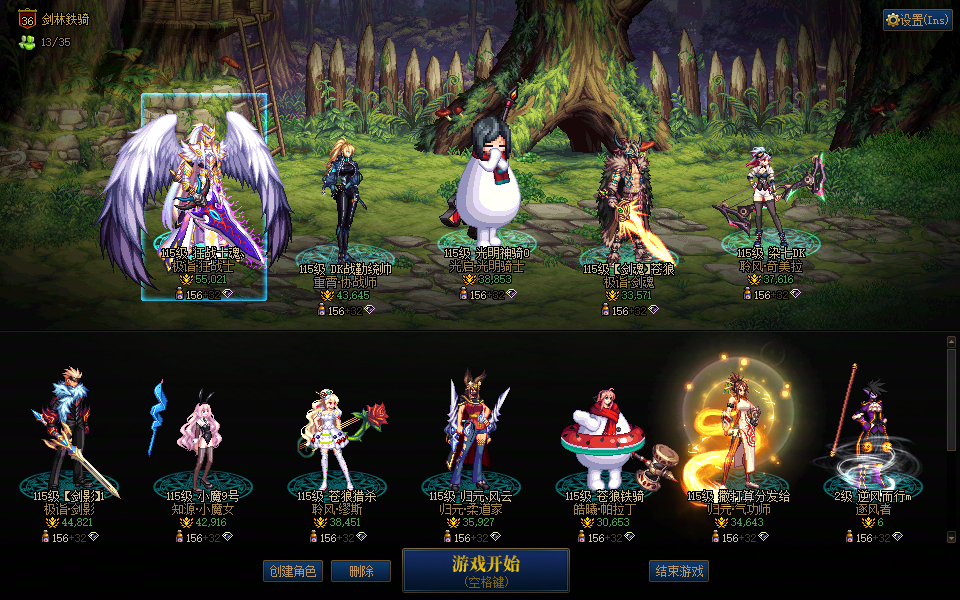Exit via the 结束游戏 button
Viewport: 960px width, 600px height.
point(679,571)
